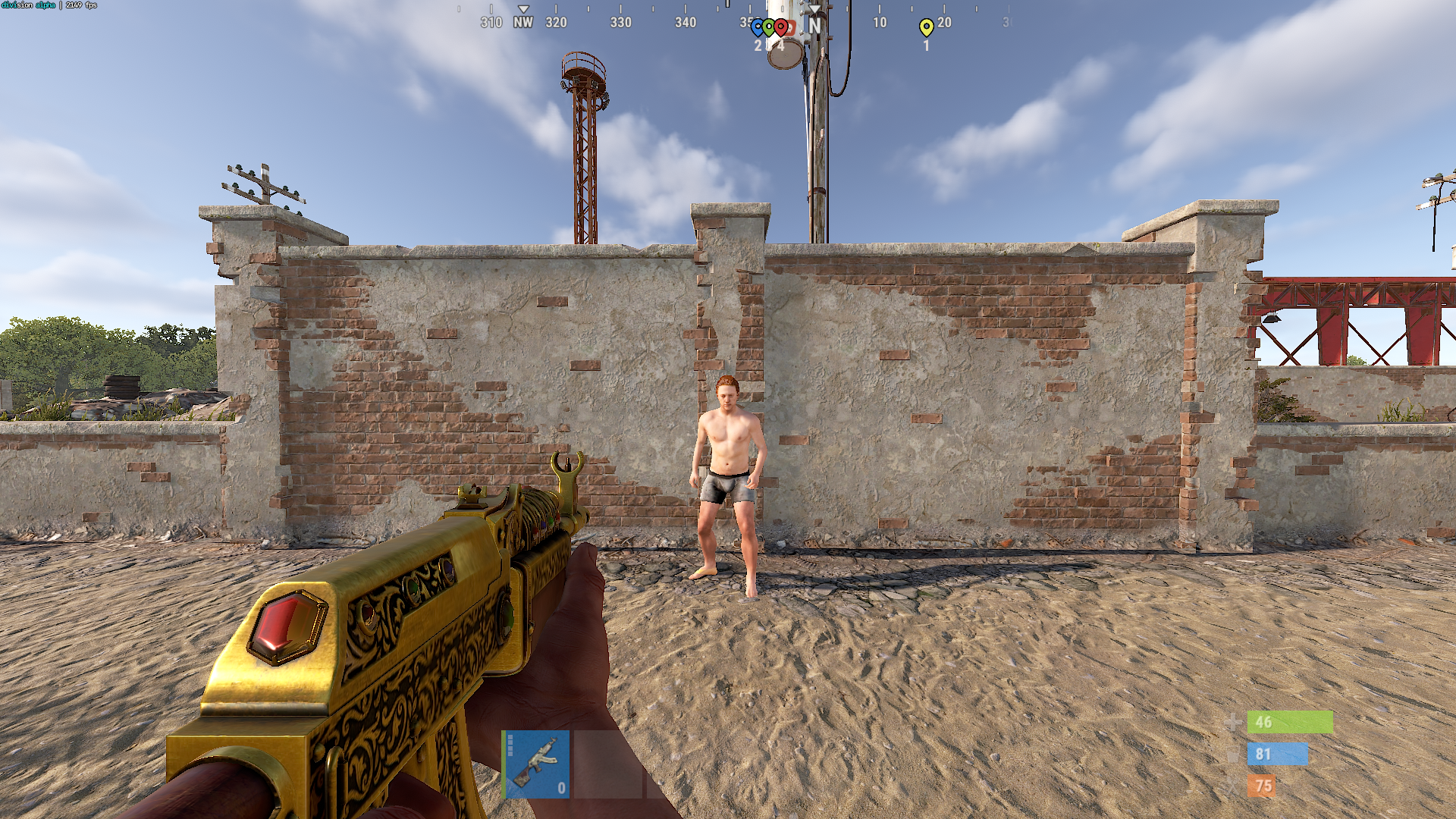Click the 20 bearing mark on the compass
Image resolution: width=1456 pixels, height=819 pixels.
tap(943, 23)
